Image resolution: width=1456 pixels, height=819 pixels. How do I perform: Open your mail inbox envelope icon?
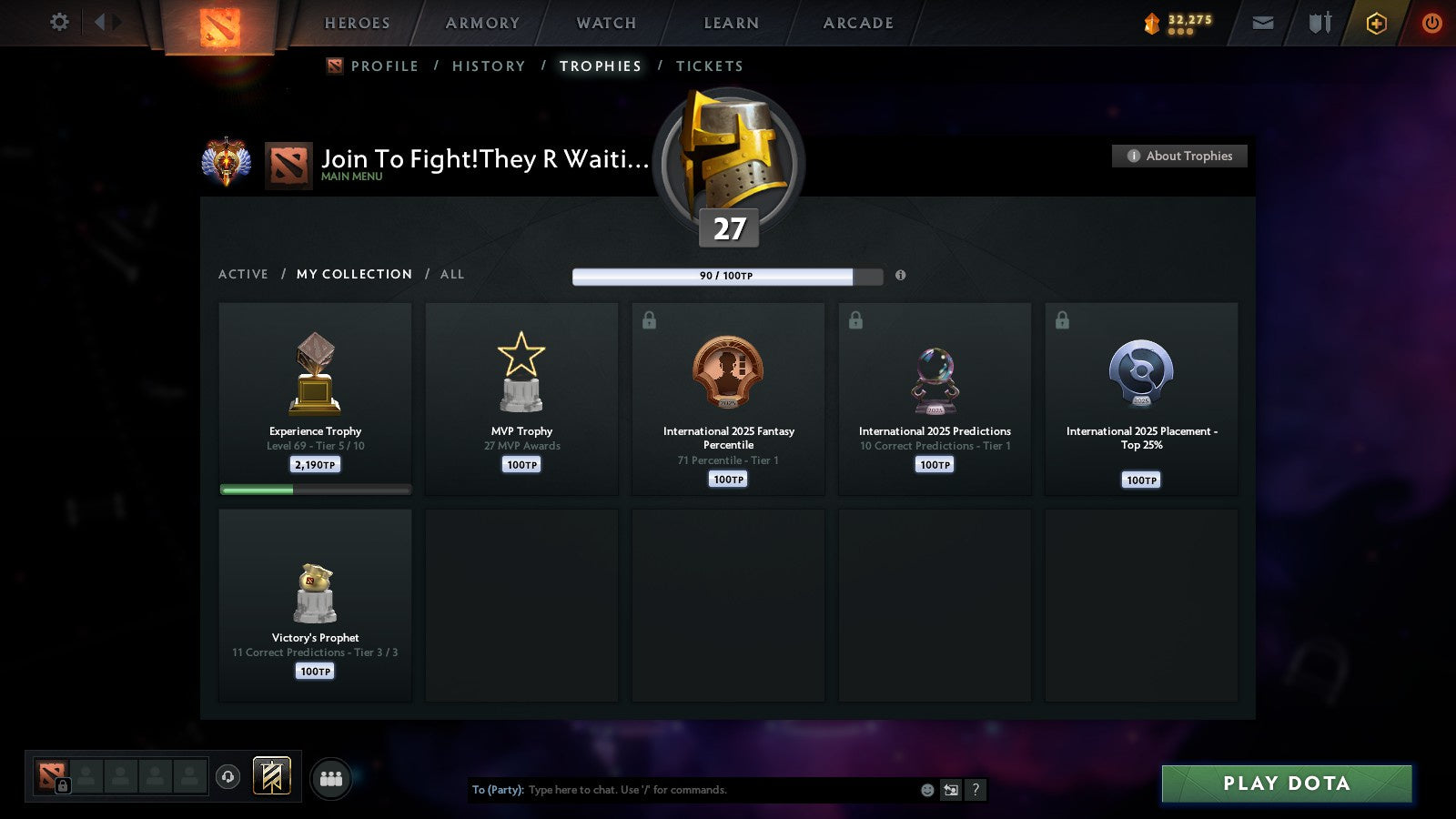pyautogui.click(x=1263, y=22)
